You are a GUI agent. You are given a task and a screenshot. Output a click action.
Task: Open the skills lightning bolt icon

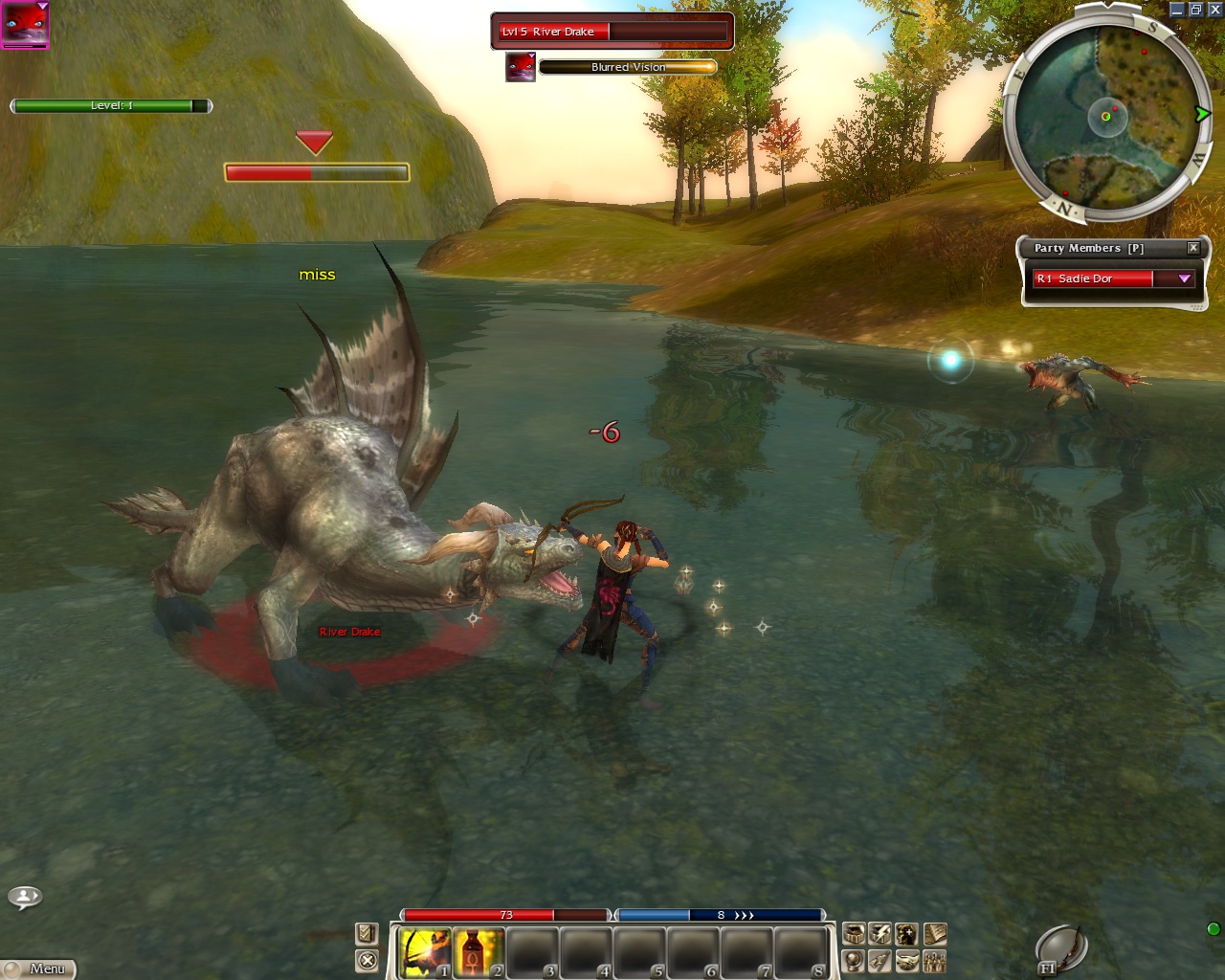pyautogui.click(x=880, y=934)
